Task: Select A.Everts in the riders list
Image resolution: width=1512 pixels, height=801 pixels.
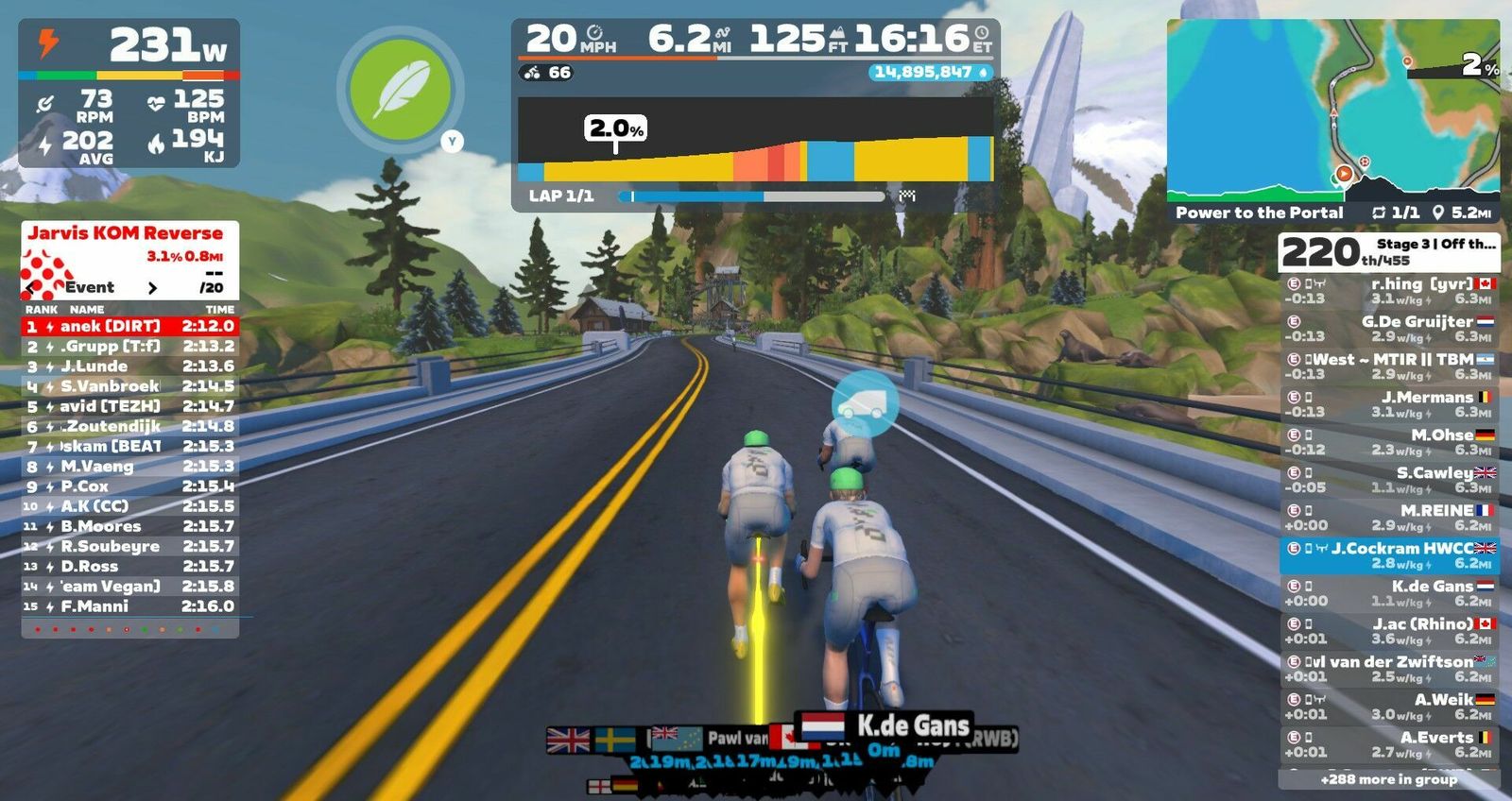Action: (1389, 743)
